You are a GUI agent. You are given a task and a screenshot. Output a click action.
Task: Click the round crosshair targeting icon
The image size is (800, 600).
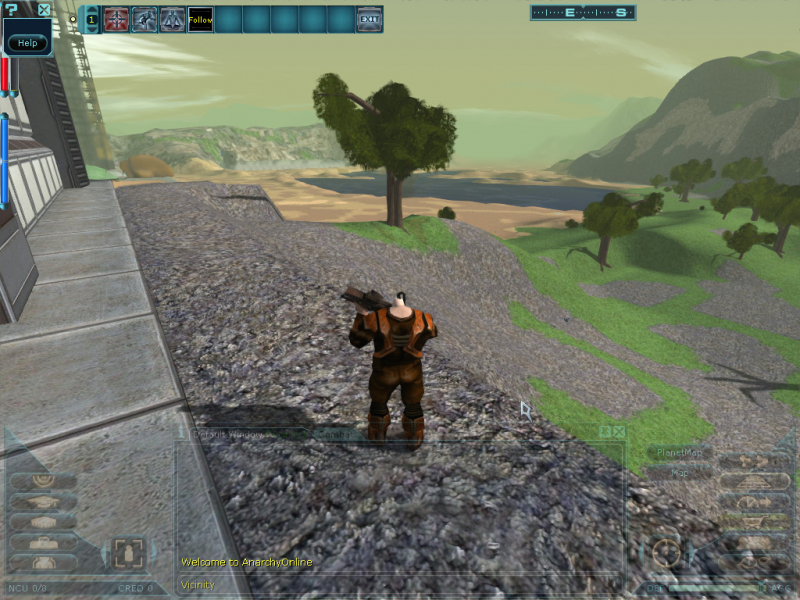(664, 552)
